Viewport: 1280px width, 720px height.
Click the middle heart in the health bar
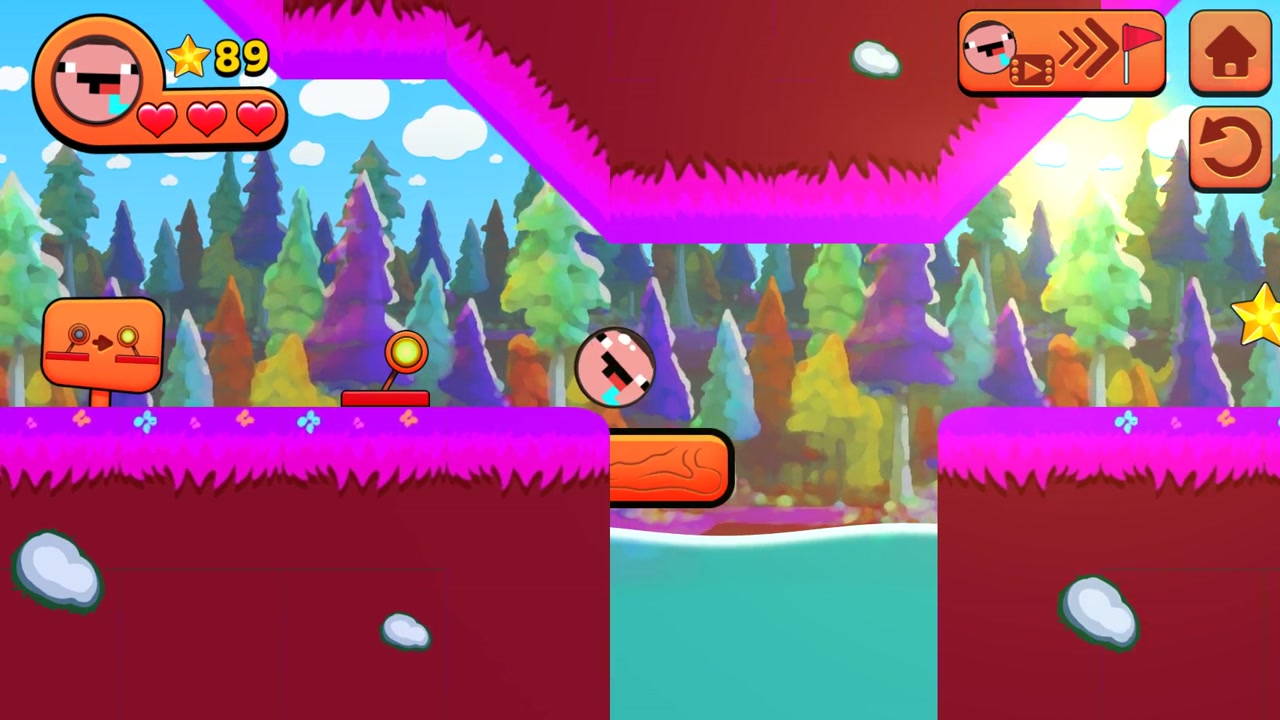(206, 121)
